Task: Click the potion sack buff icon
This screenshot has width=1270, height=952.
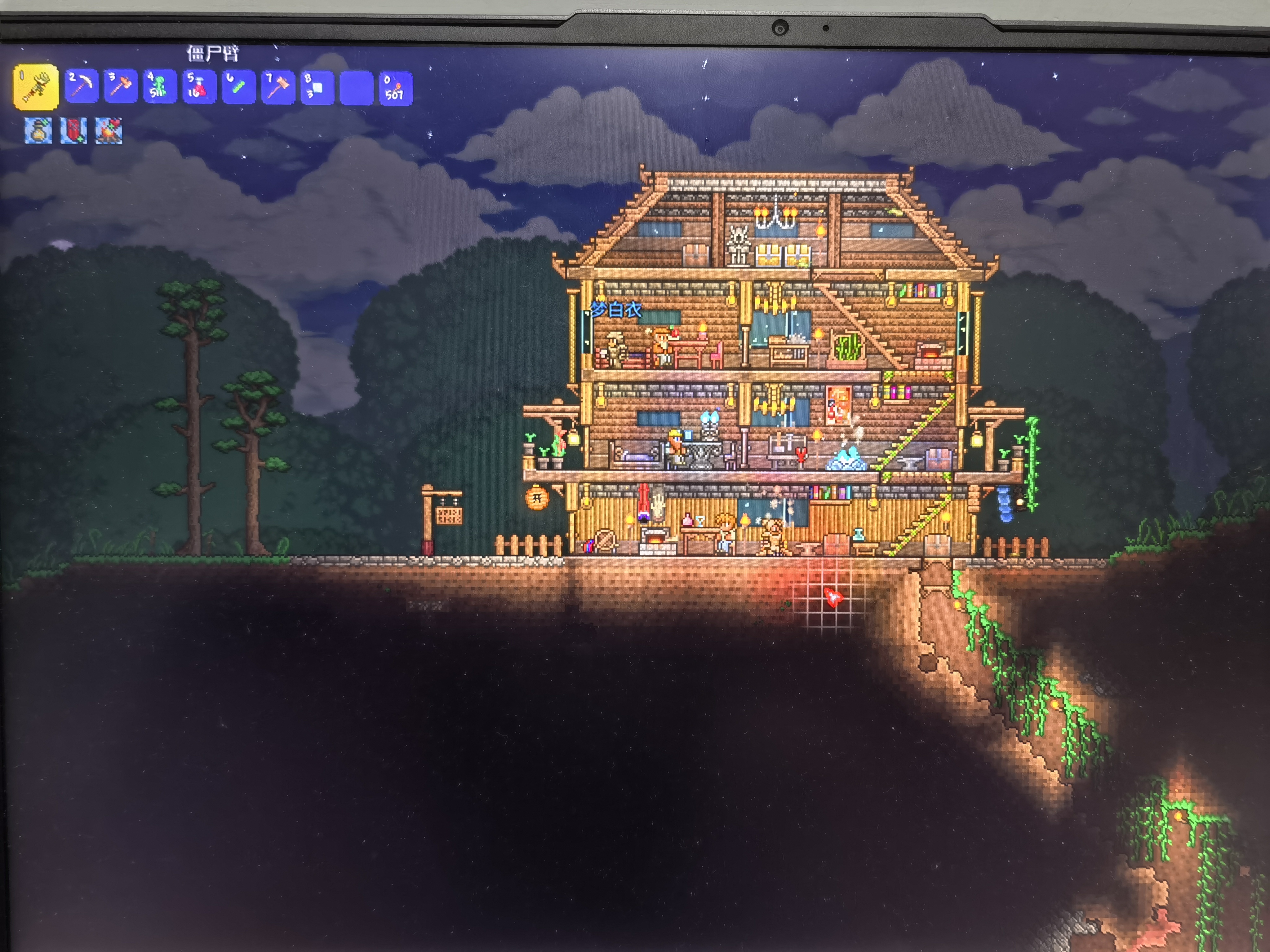Action: click(38, 131)
